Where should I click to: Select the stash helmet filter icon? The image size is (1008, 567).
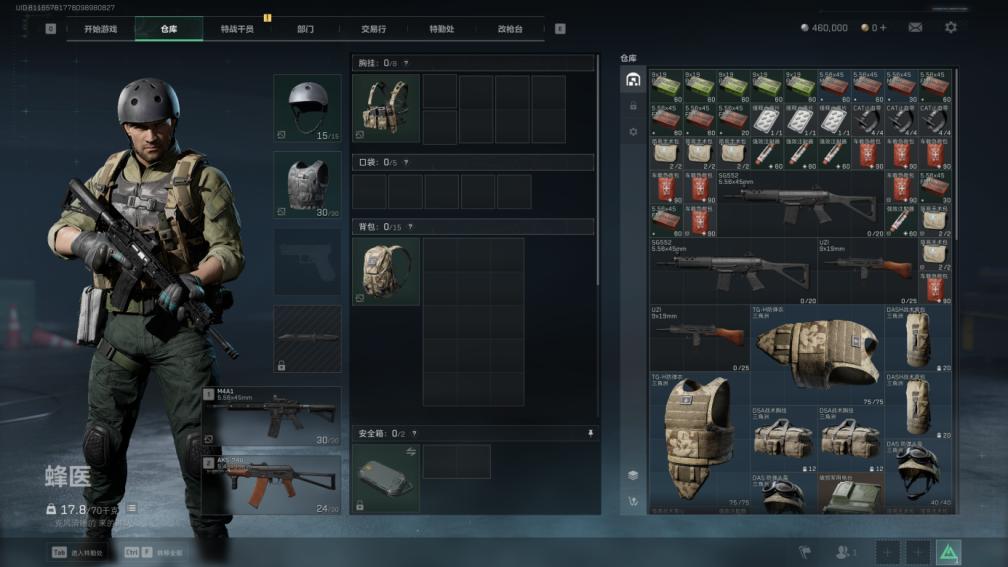632,80
